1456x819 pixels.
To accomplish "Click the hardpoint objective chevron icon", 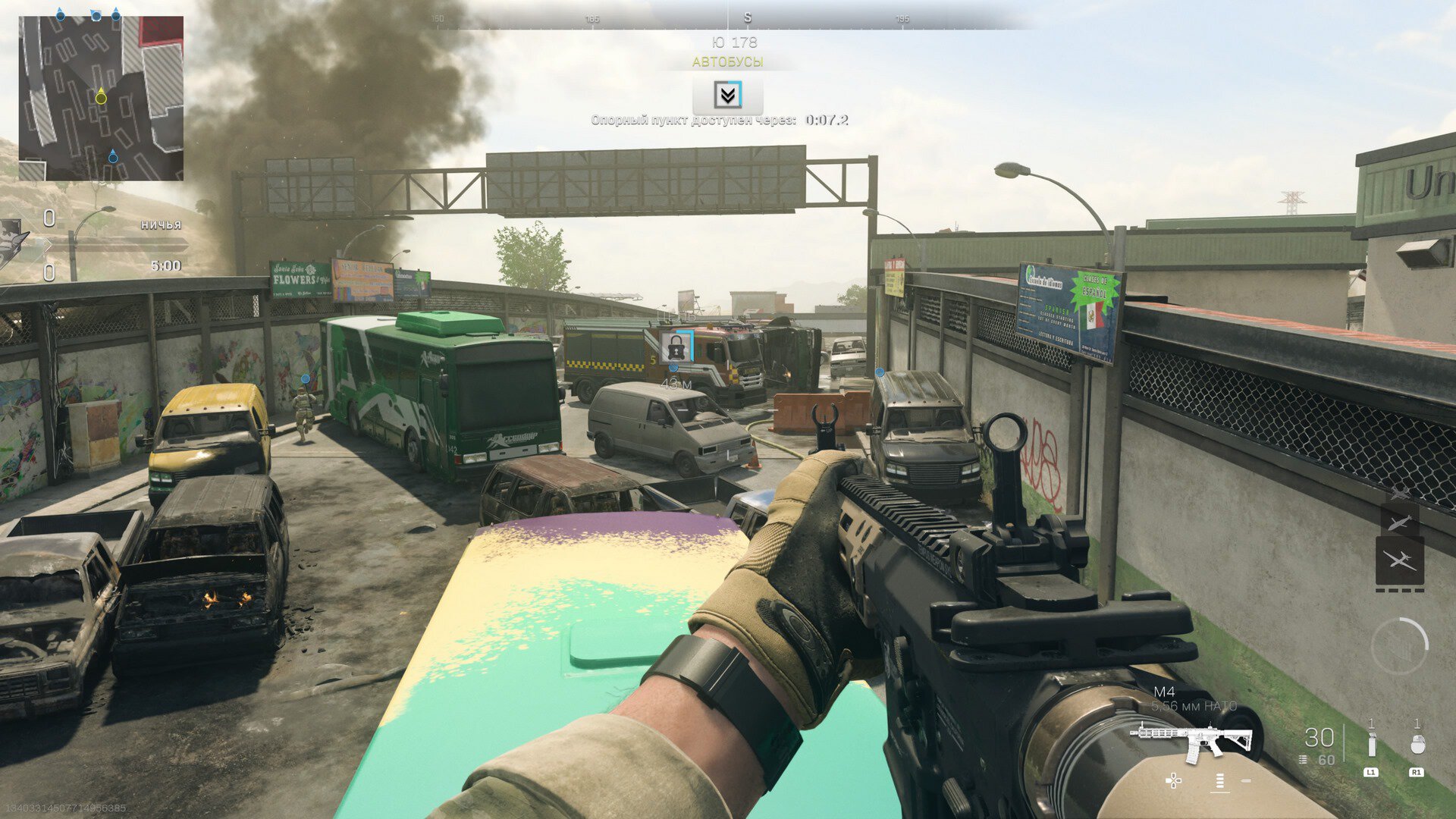I will [x=727, y=95].
